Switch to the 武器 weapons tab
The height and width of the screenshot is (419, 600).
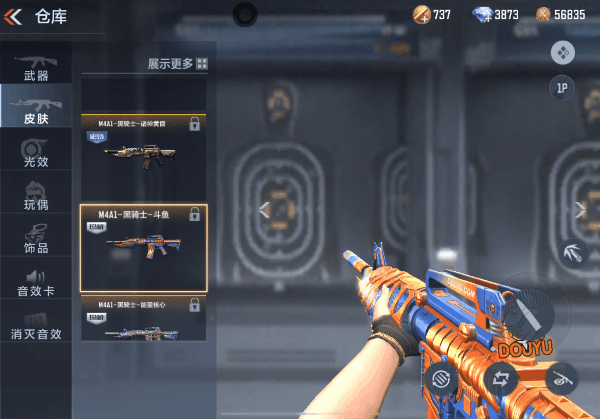coord(35,67)
